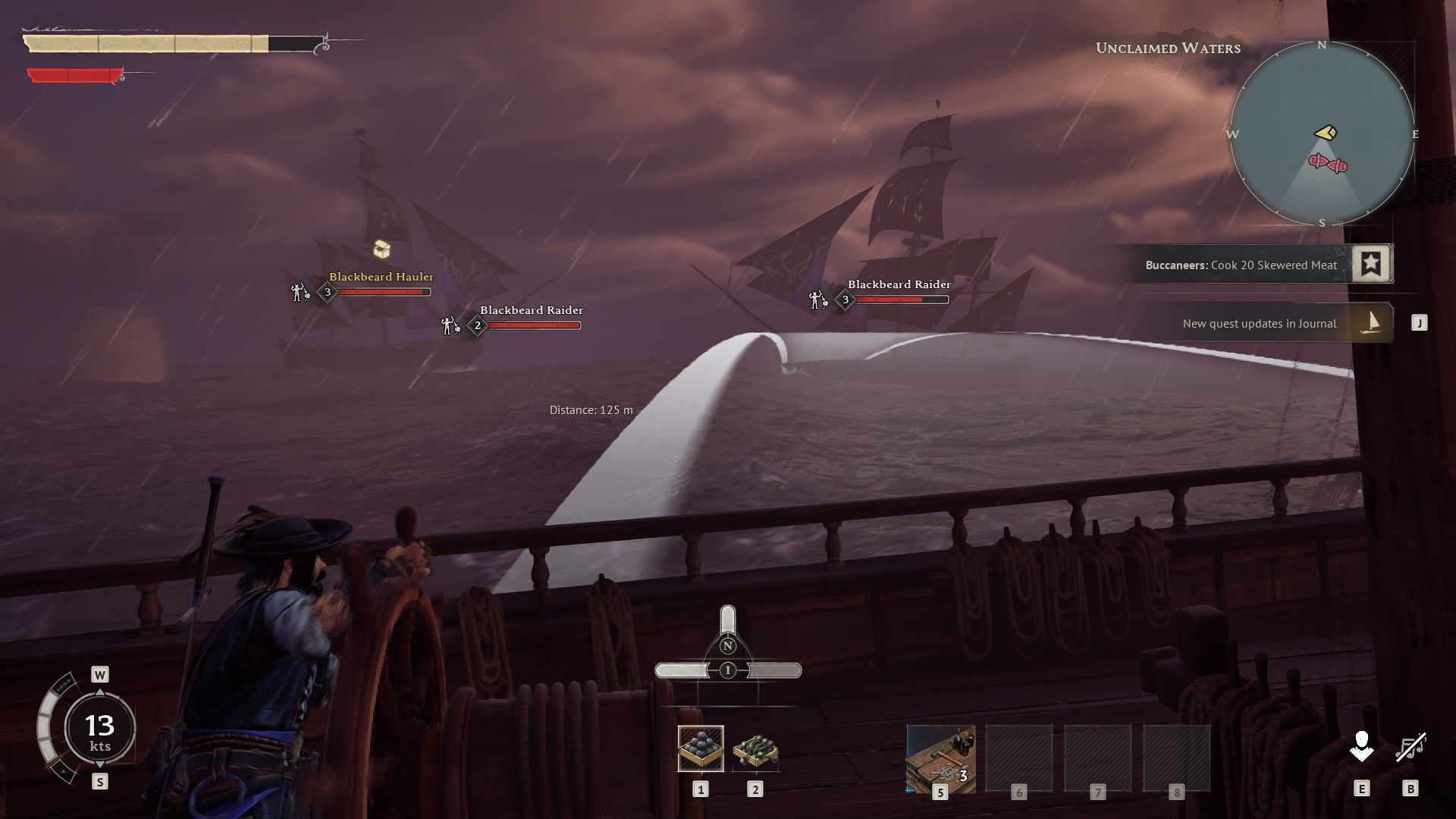The width and height of the screenshot is (1456, 819).
Task: Select the level 2 Blackbeard Raider nameplate
Action: (x=531, y=311)
